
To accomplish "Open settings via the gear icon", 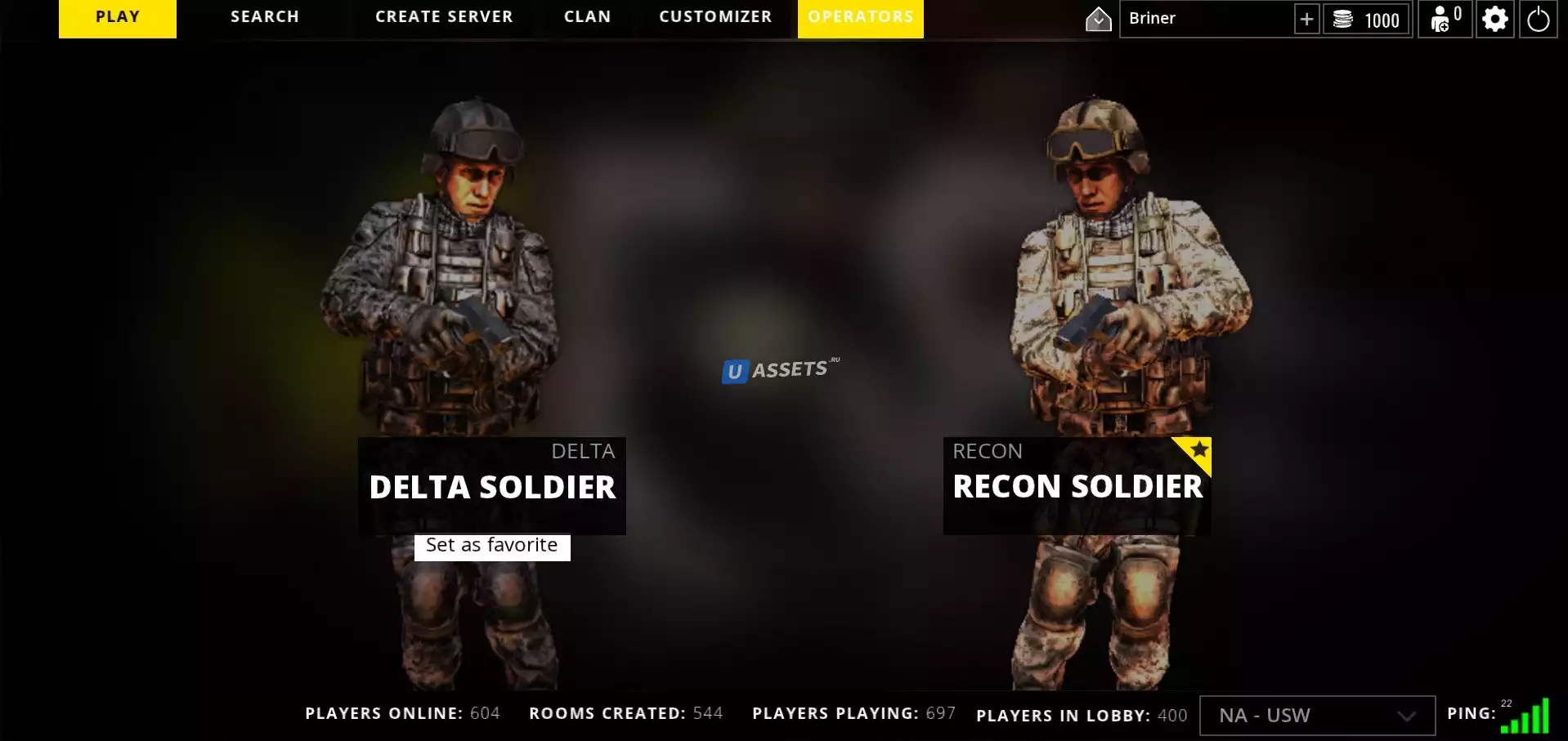I will (1495, 20).
